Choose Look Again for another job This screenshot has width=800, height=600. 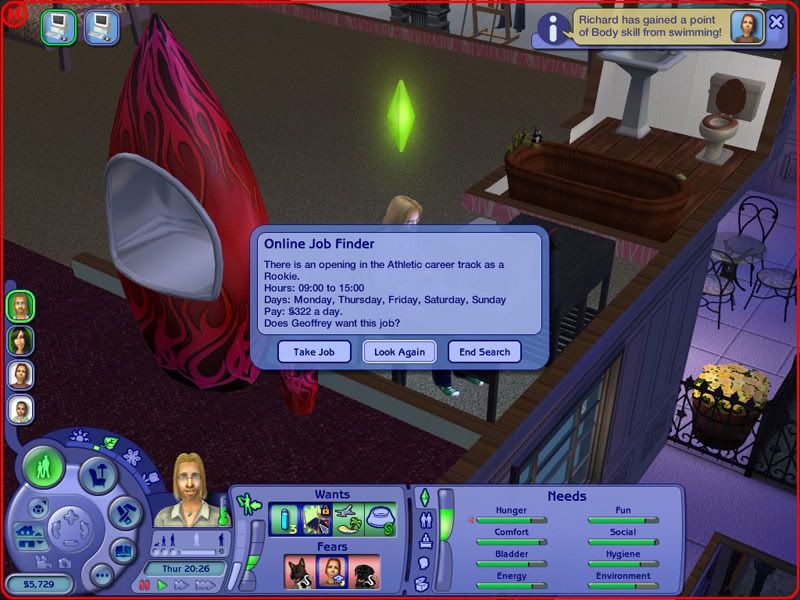[x=399, y=352]
